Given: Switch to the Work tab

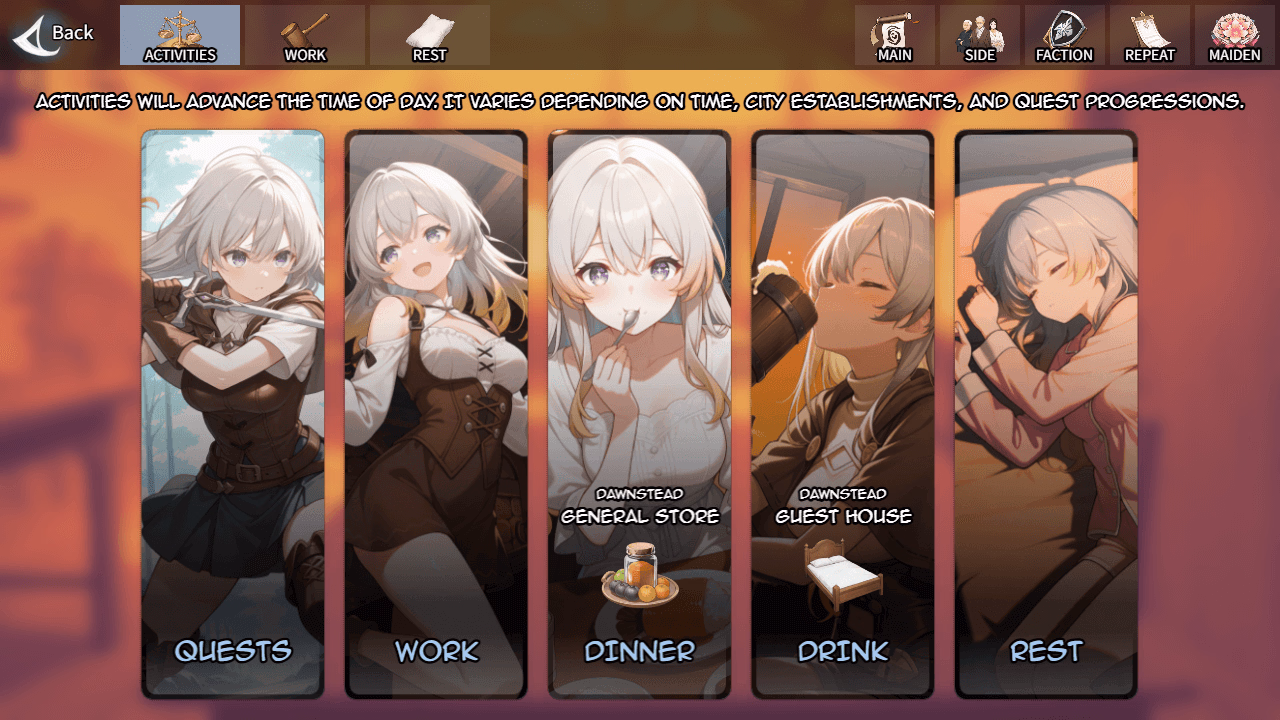Looking at the screenshot, I should point(305,36).
